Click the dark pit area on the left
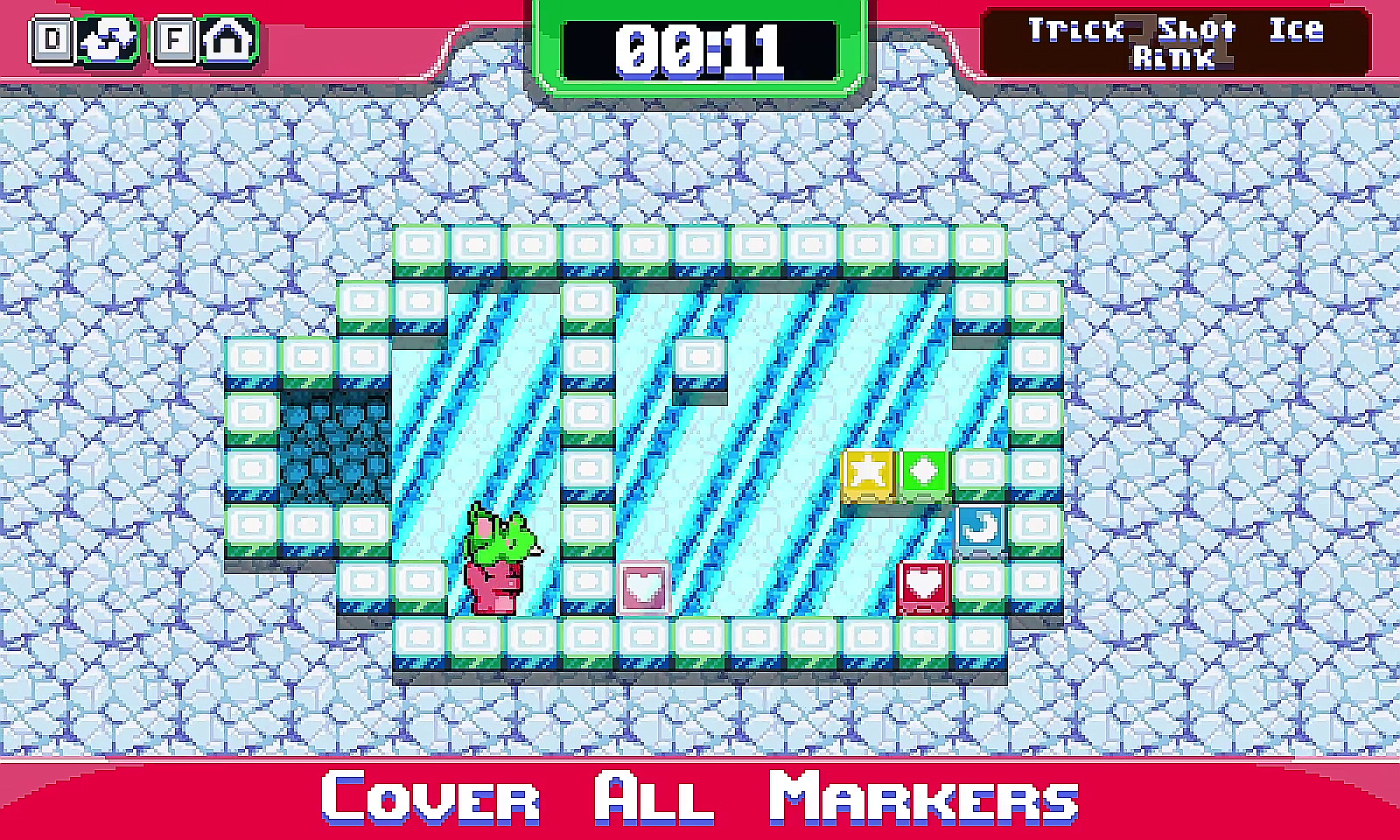1400x840 pixels. tap(337, 446)
